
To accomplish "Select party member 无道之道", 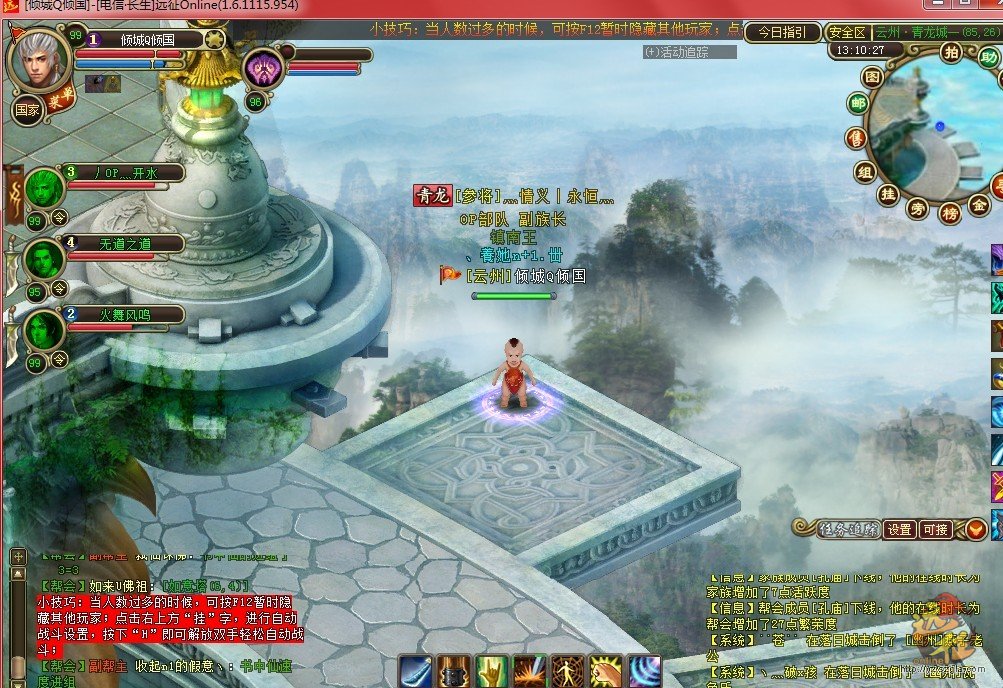I will point(125,243).
